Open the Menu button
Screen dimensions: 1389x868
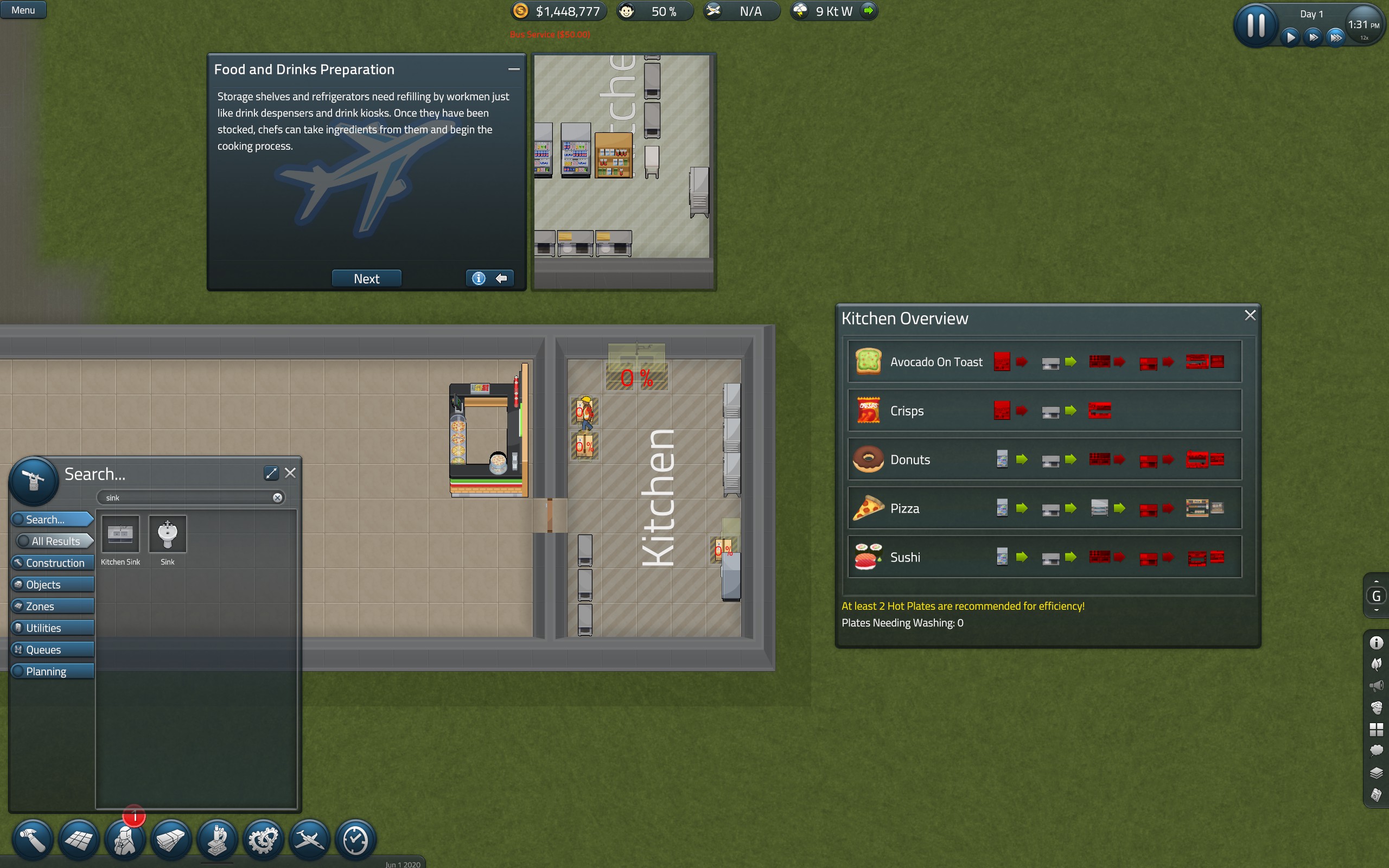click(23, 10)
